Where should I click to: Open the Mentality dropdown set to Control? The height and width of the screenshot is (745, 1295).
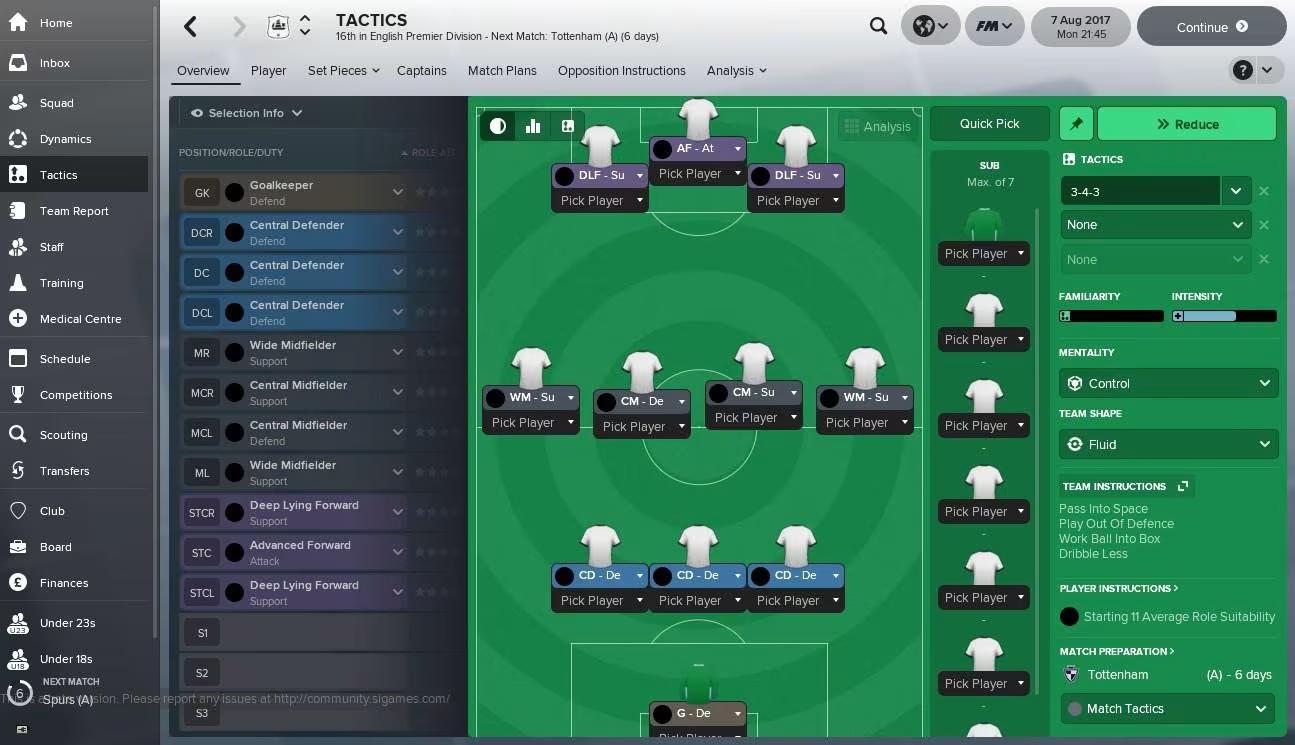click(1168, 383)
